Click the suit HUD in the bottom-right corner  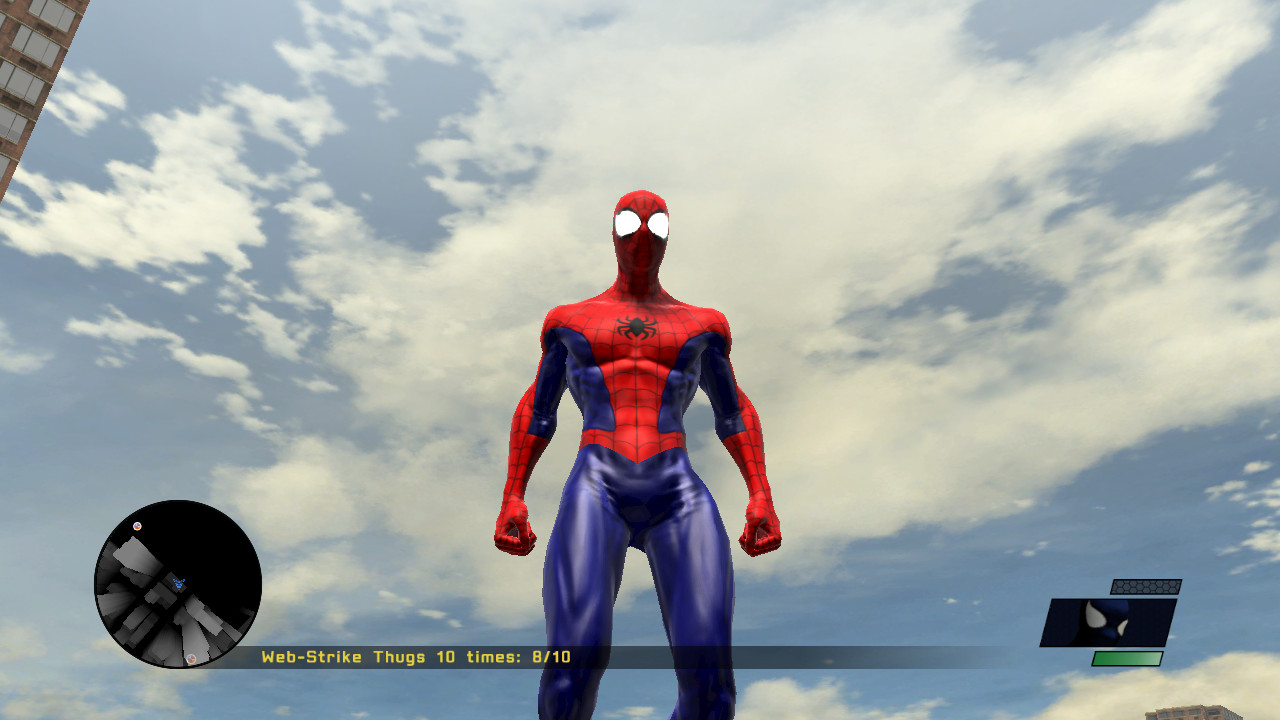click(x=1110, y=621)
